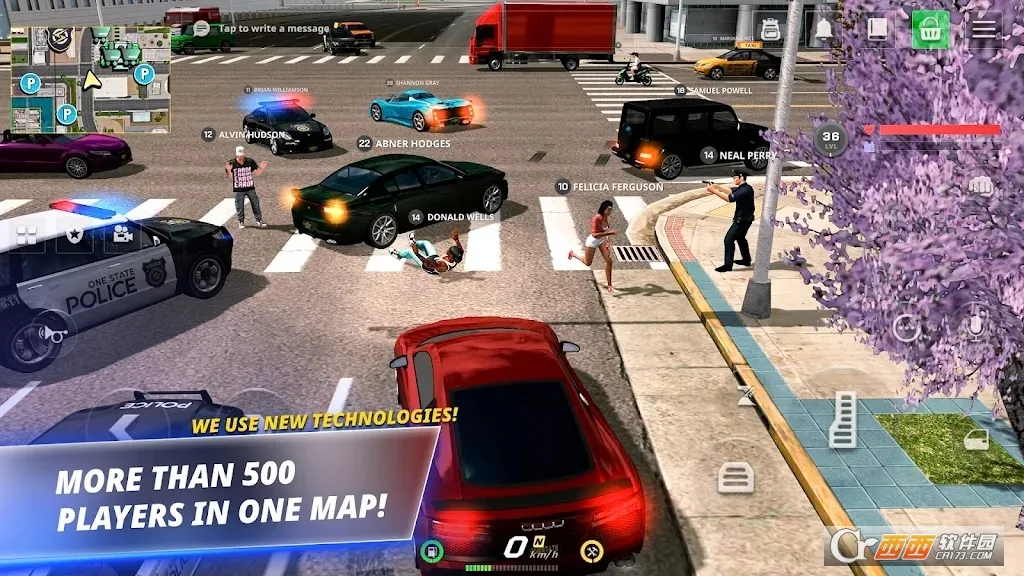The image size is (1024, 576).
Task: Open the green shopping basket store
Action: 930,30
